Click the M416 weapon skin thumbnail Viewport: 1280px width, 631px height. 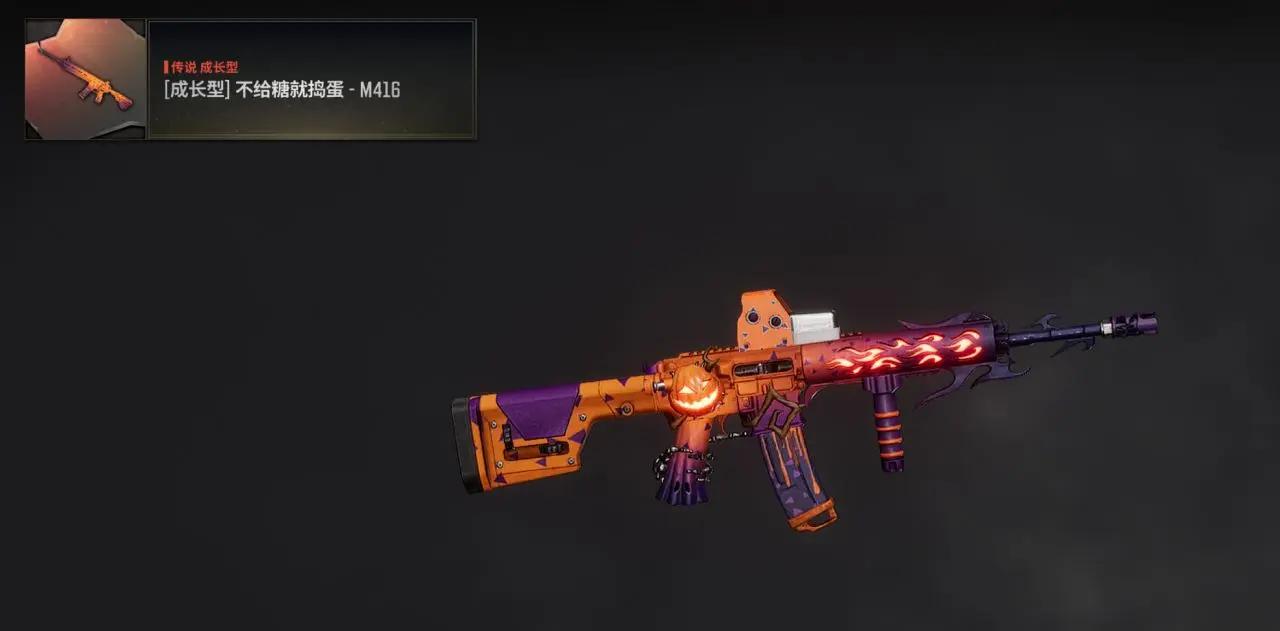pos(85,79)
